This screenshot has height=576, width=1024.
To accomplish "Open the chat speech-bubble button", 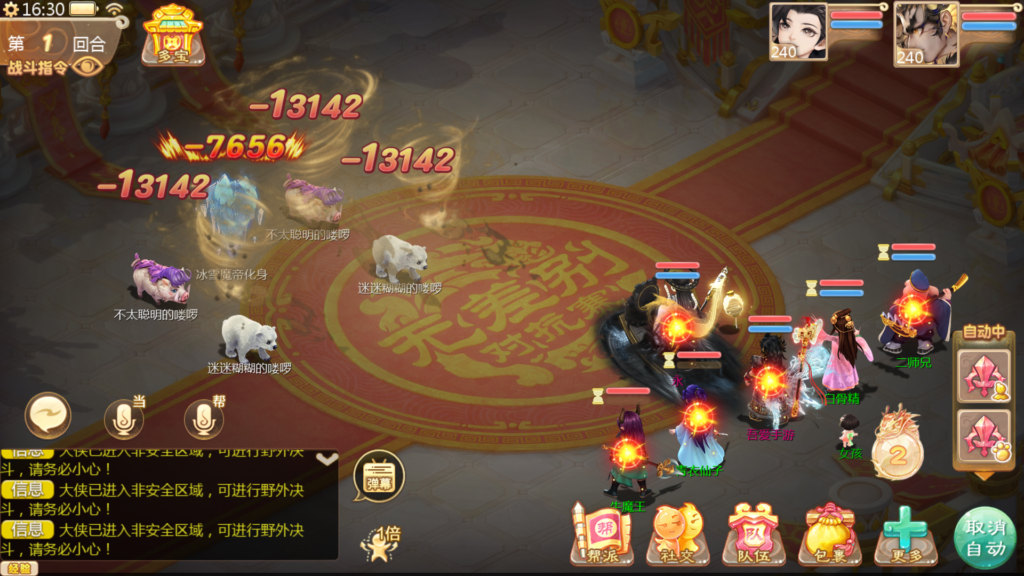I will 48,417.
